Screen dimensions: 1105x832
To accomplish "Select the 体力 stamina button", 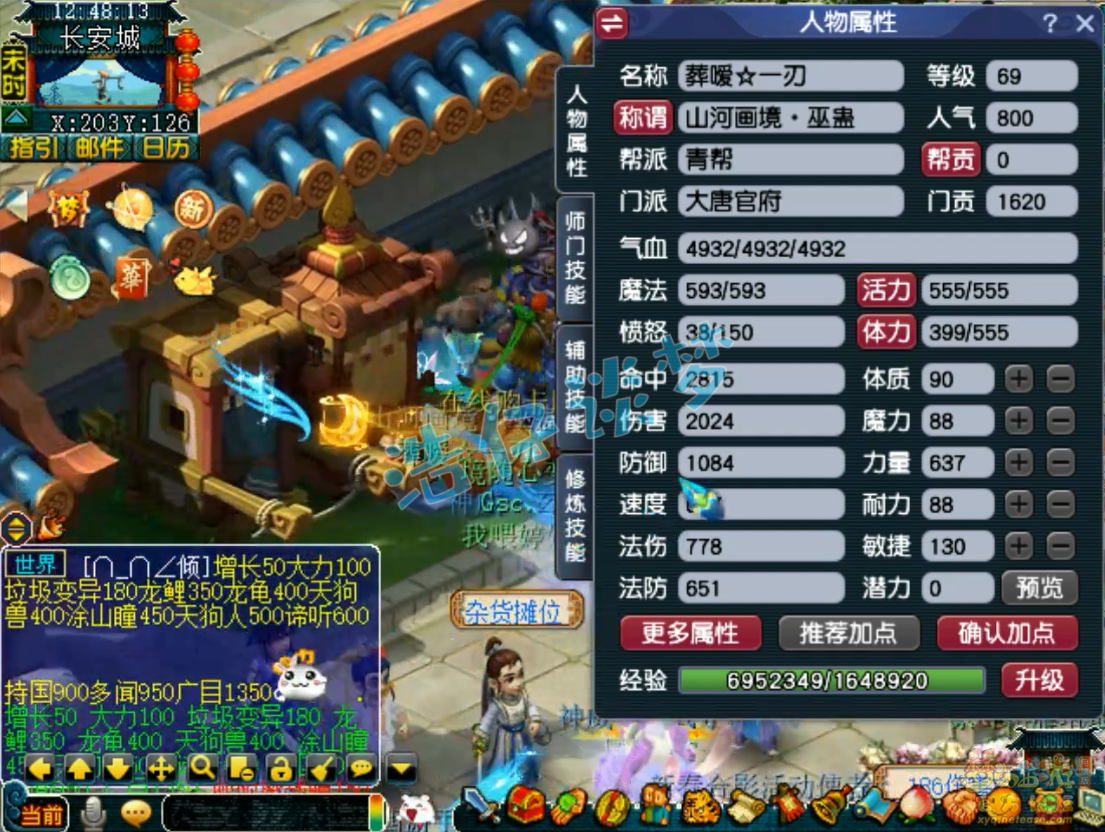I will pos(886,332).
